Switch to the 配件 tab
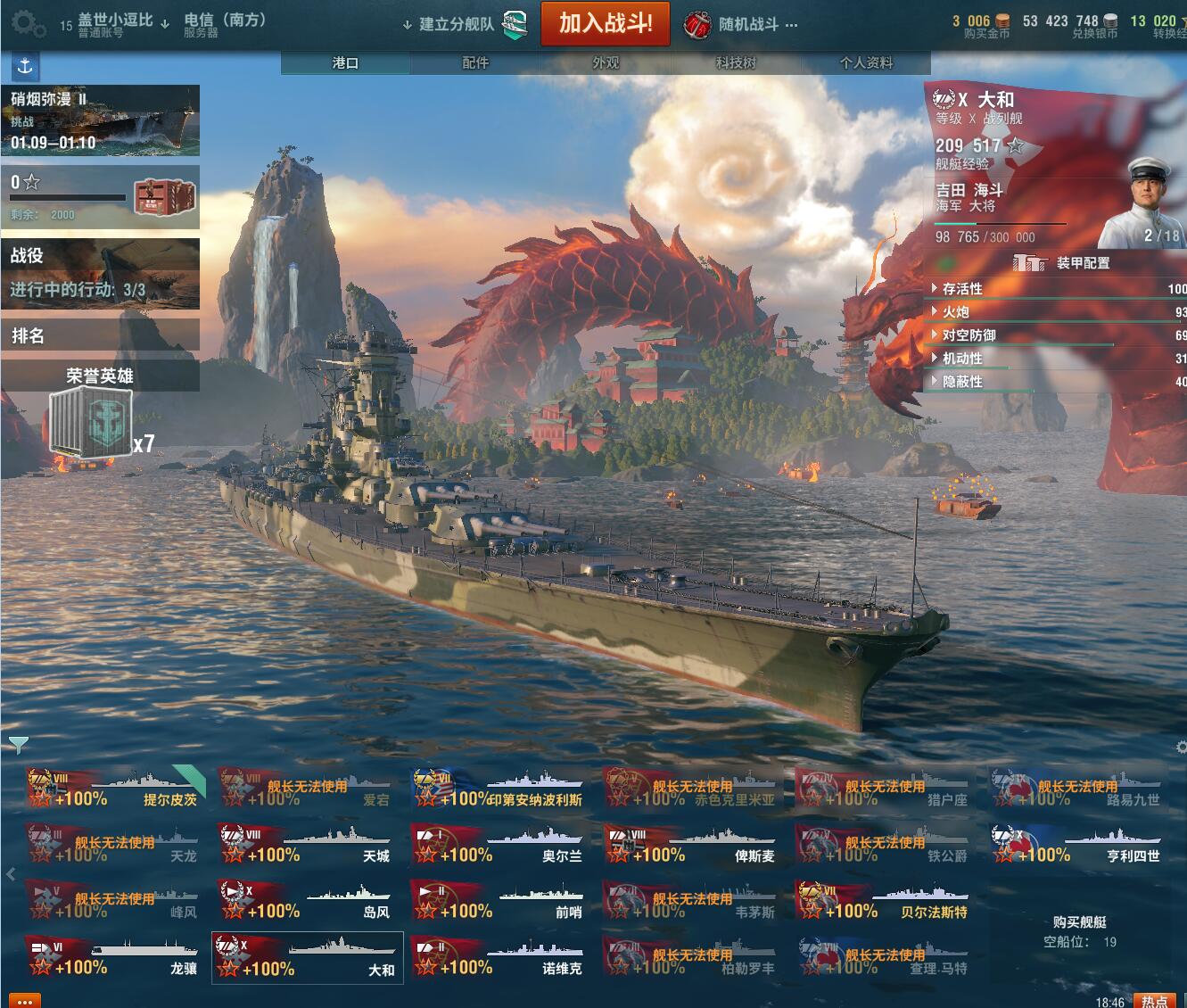1187x1008 pixels. click(x=475, y=62)
